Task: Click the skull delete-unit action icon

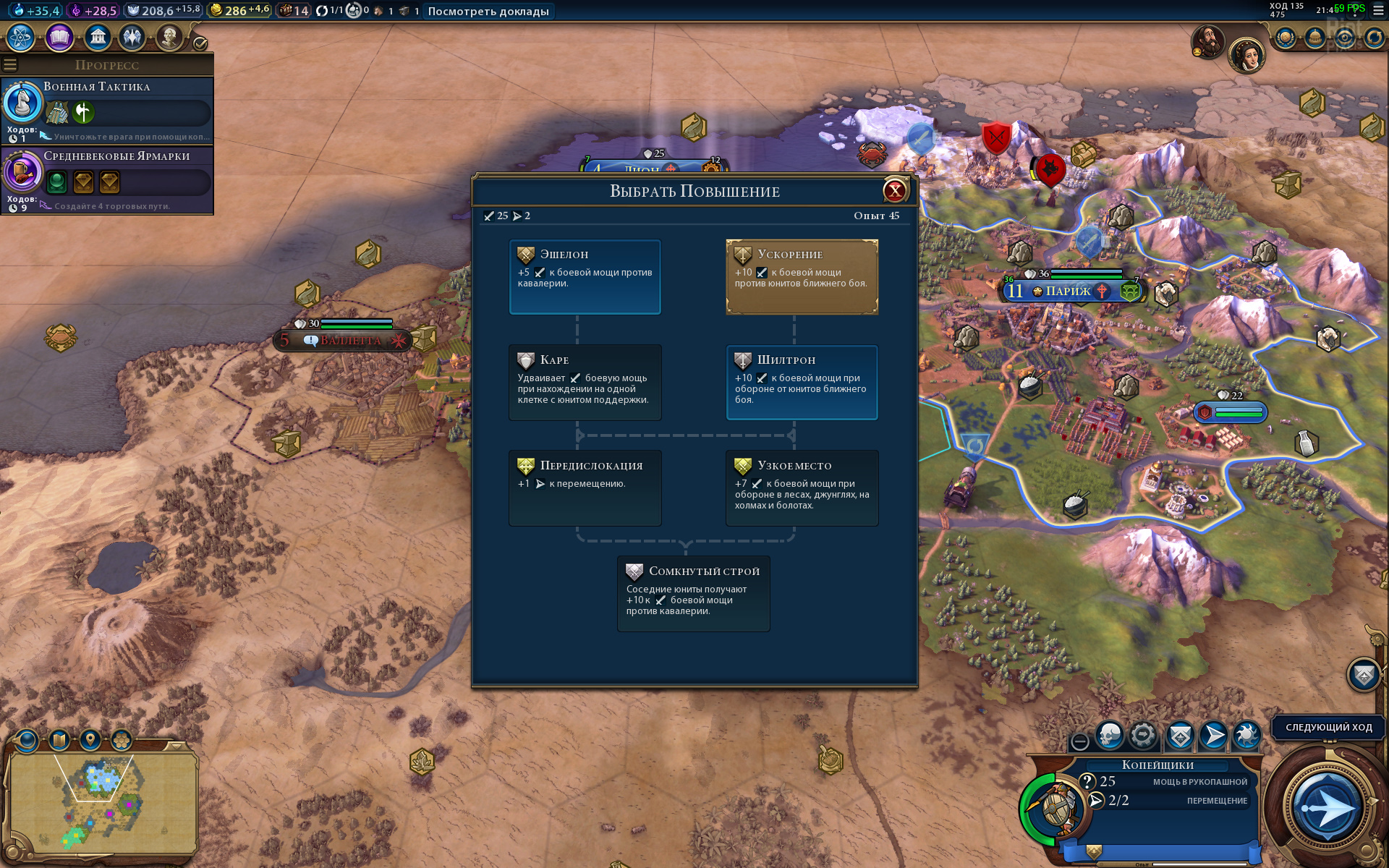Action: pyautogui.click(x=1110, y=736)
